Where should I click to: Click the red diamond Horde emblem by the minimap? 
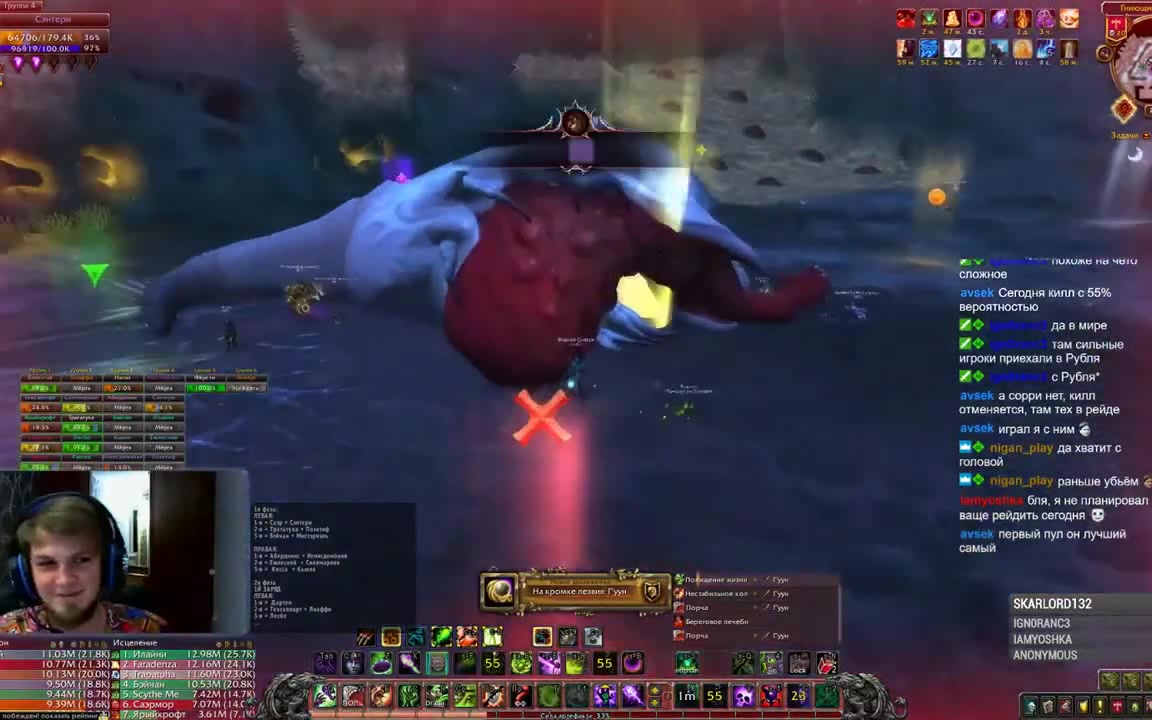click(x=1124, y=109)
